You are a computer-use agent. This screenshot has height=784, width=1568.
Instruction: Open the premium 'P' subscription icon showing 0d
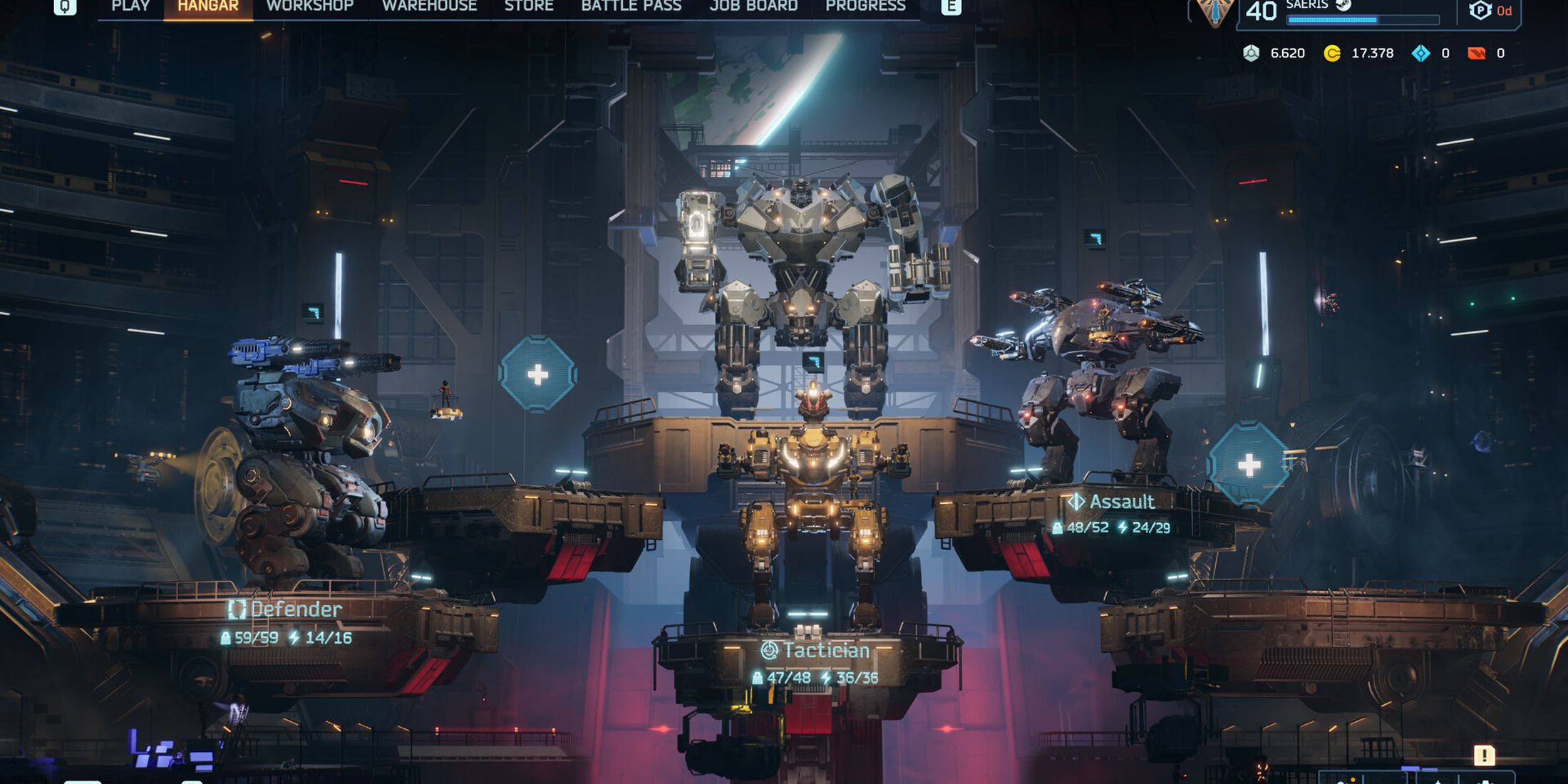click(x=1480, y=11)
